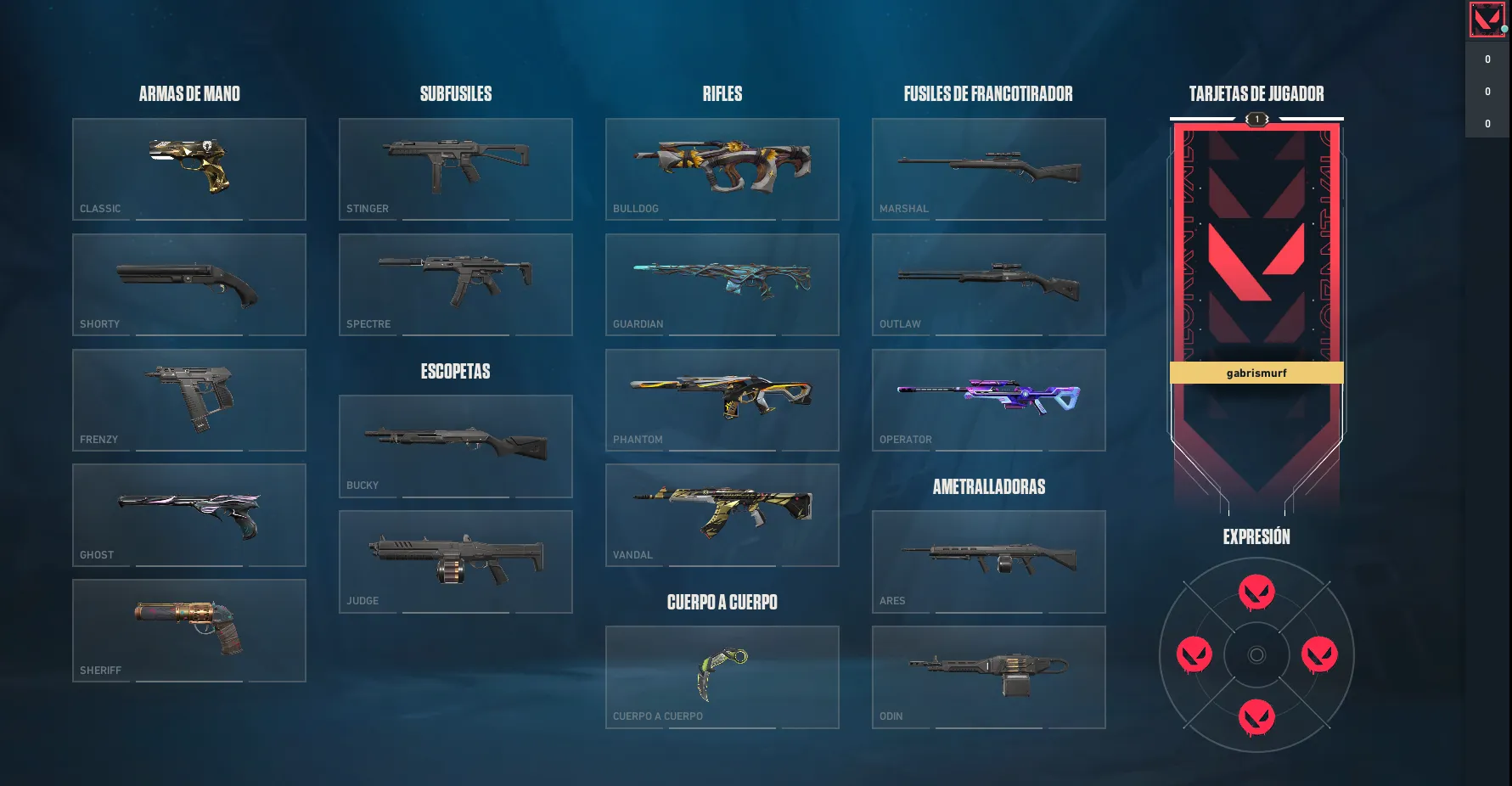This screenshot has height=786, width=1512.
Task: Select the Operator sniper slot
Action: (989, 400)
